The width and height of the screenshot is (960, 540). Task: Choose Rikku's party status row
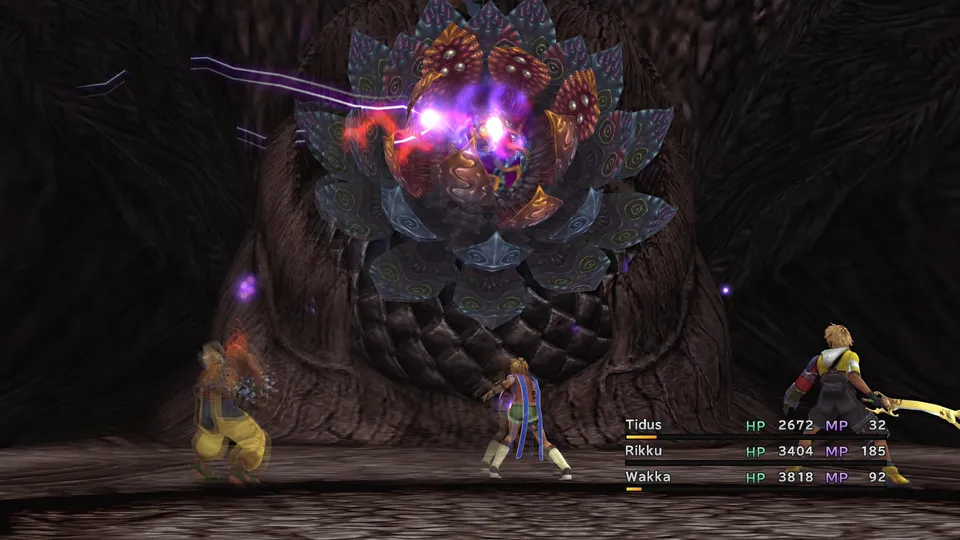(755, 451)
